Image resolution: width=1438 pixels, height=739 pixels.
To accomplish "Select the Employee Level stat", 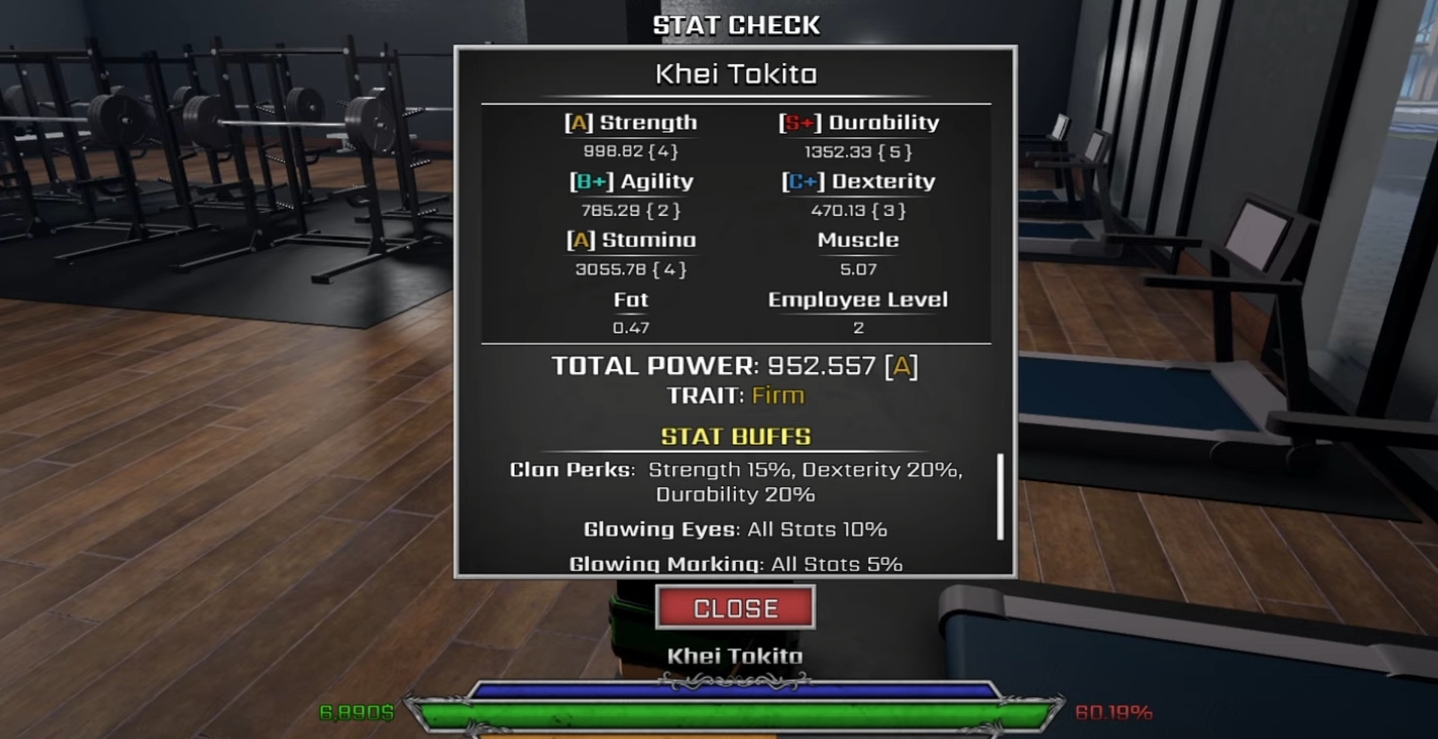I will click(857, 299).
